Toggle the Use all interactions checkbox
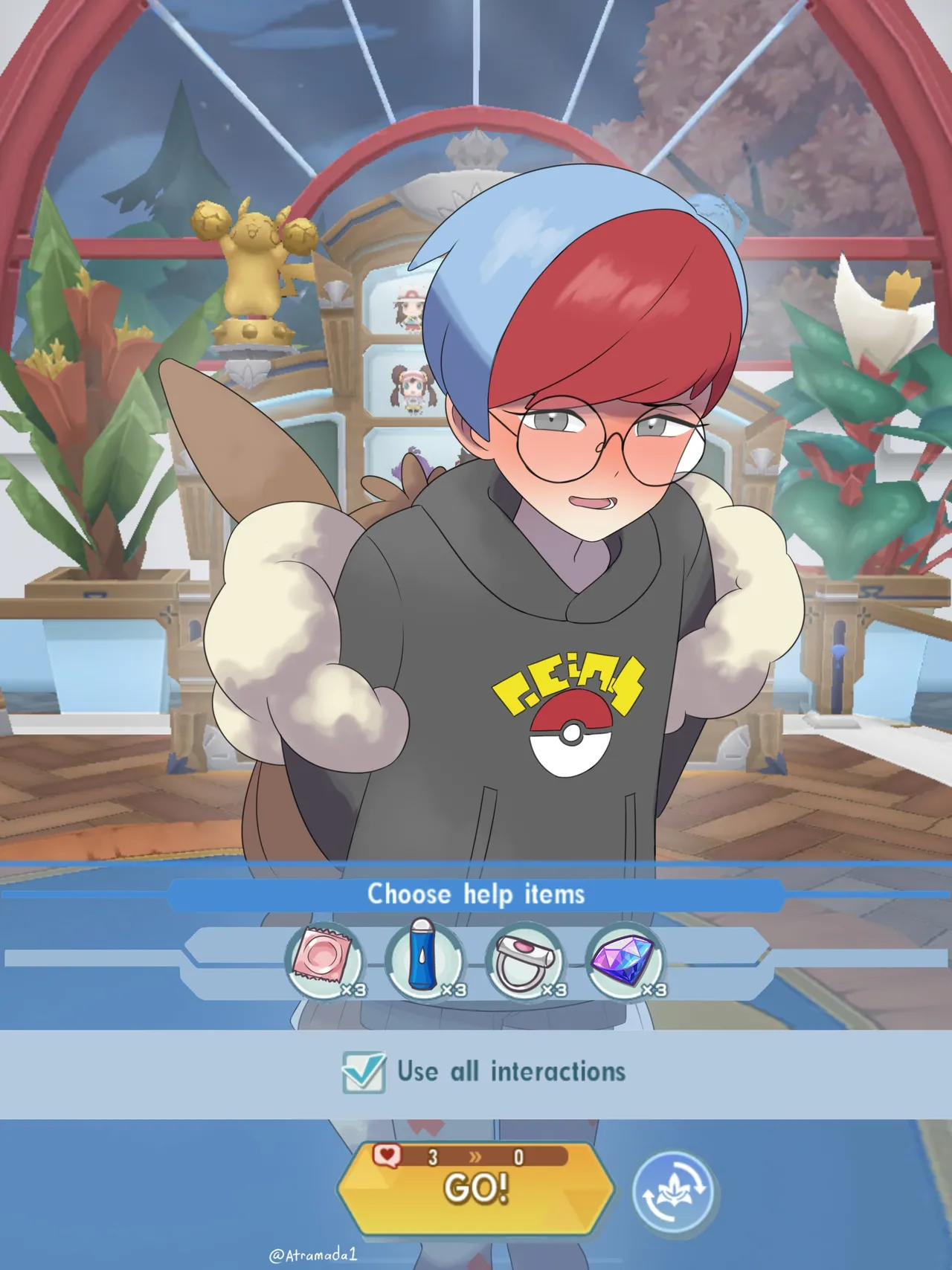 (x=364, y=1072)
